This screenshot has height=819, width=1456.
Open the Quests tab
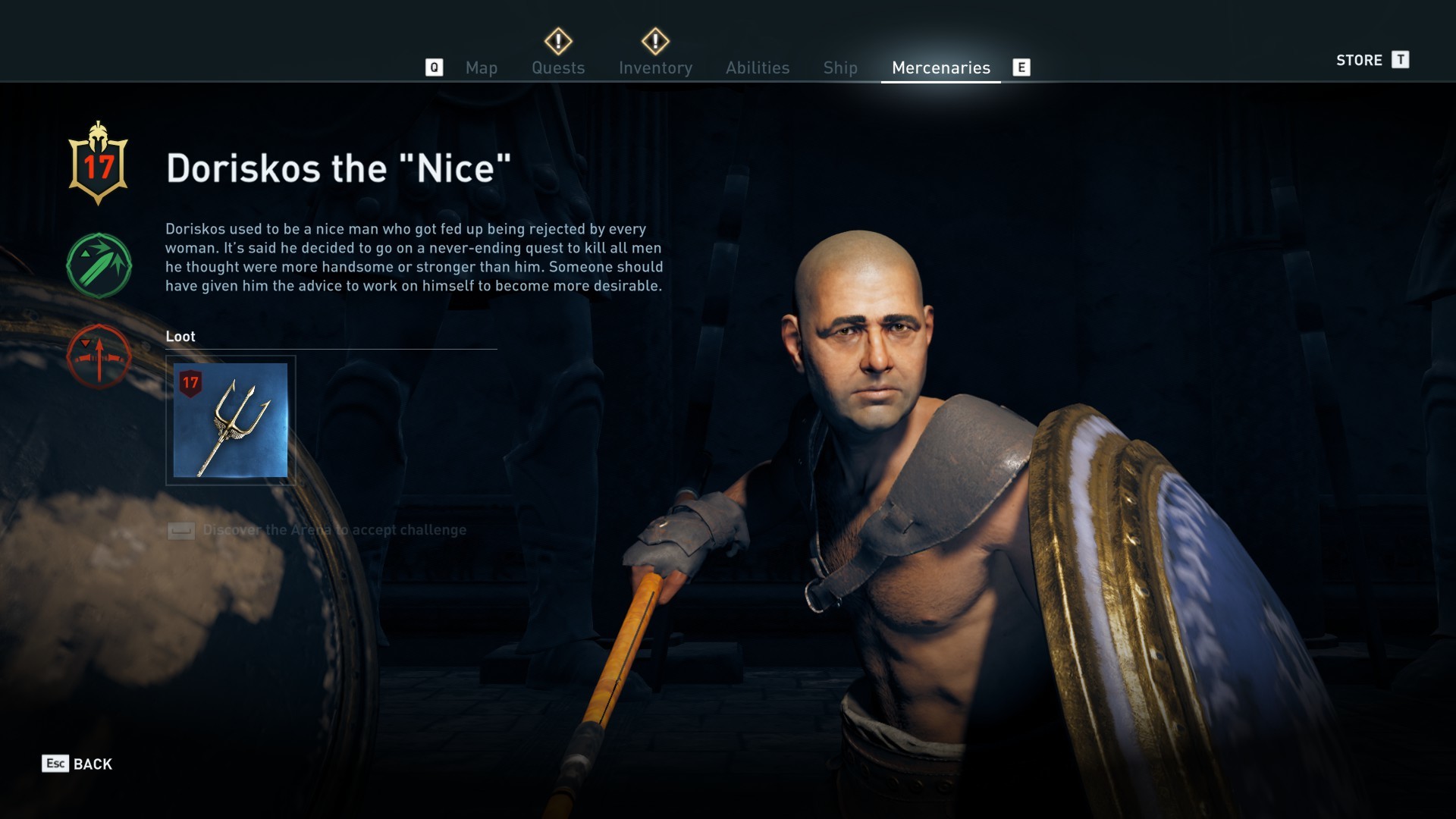558,67
